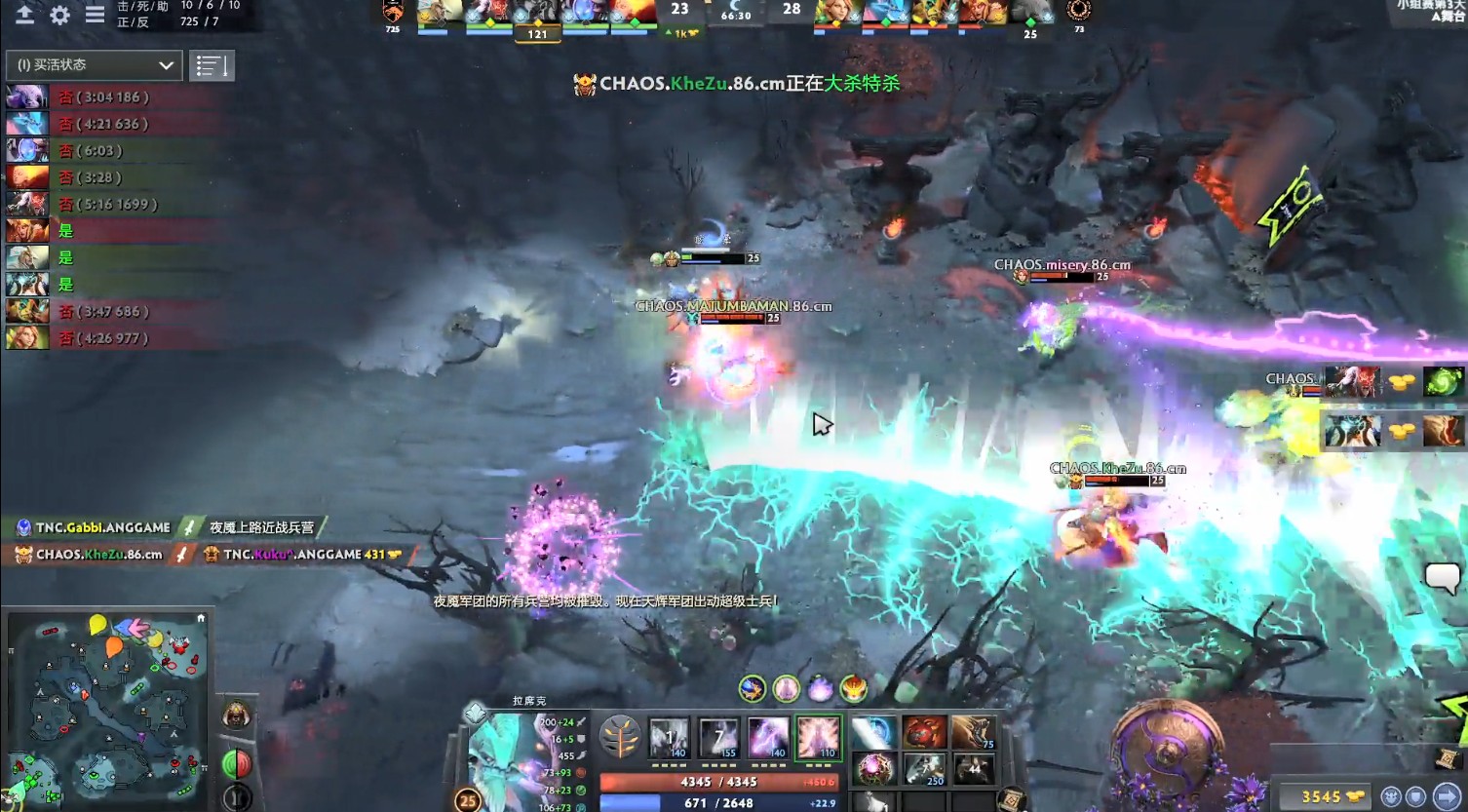1468x812 pixels.
Task: Open the hamburger menu top-left
Action: (x=94, y=15)
